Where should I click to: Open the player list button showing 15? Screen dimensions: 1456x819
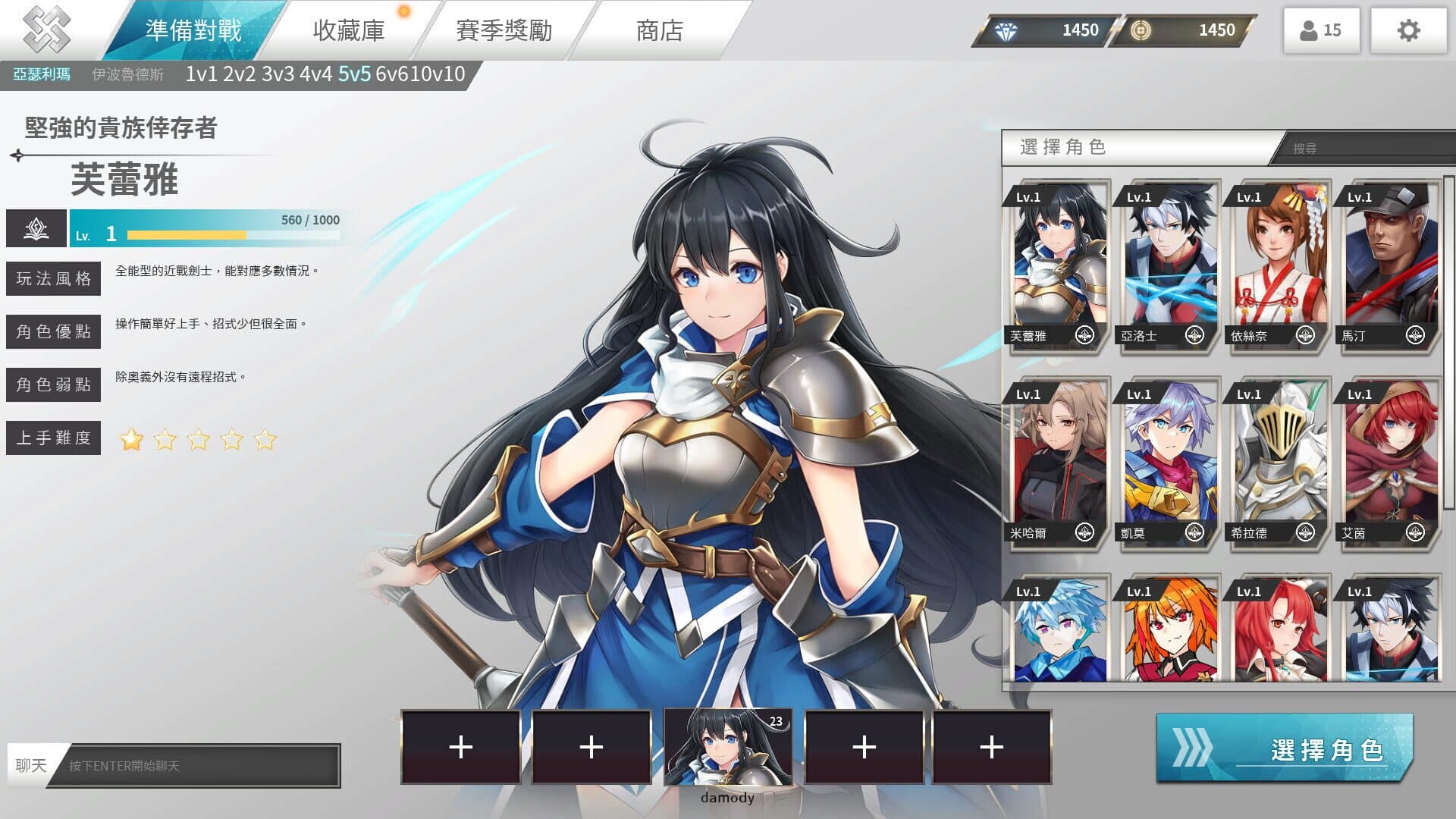pos(1321,30)
